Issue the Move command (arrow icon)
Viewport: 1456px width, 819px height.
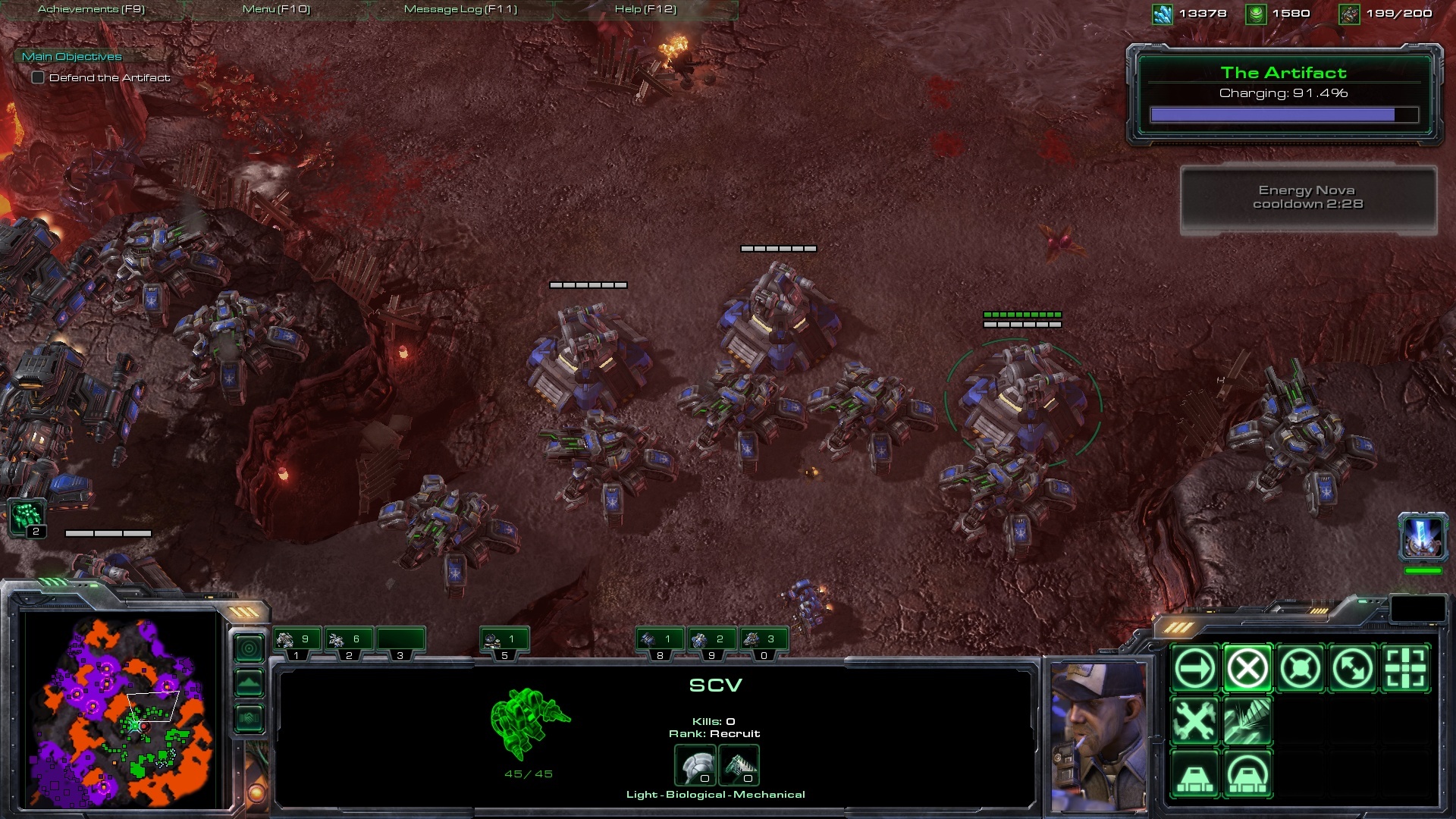click(1194, 669)
